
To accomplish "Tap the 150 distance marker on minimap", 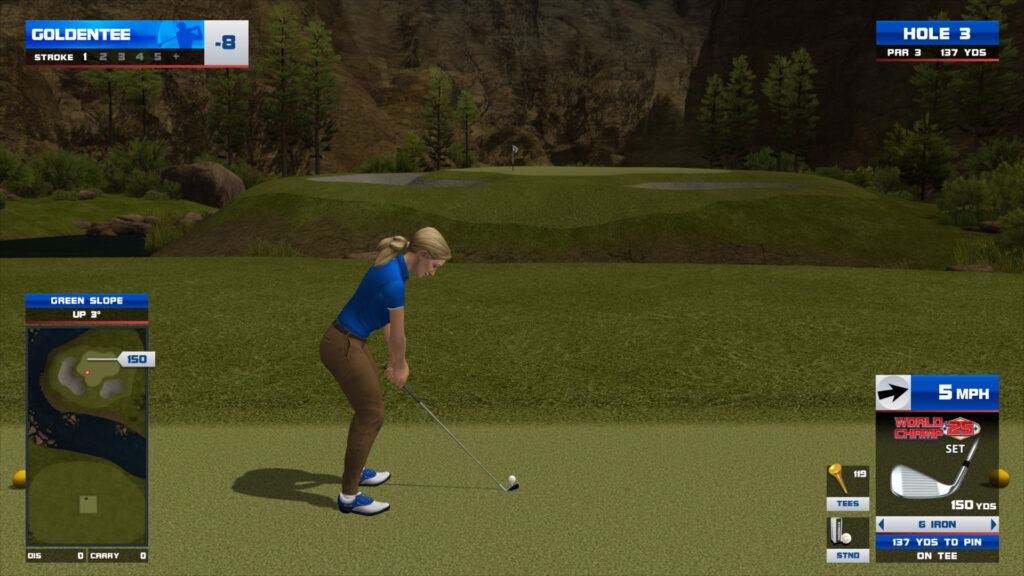I will coord(135,359).
